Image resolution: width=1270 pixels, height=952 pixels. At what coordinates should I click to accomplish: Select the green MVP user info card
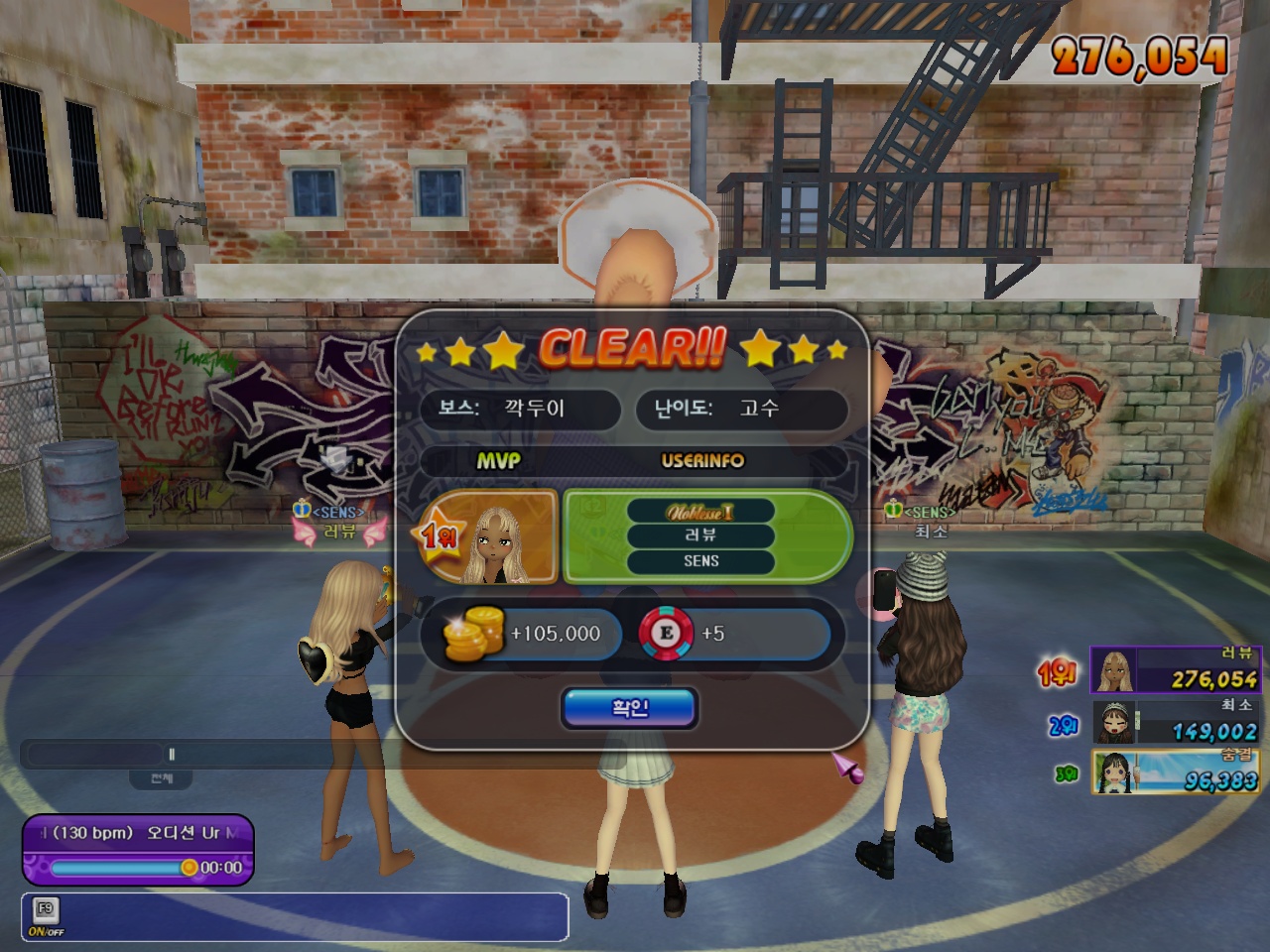point(706,536)
